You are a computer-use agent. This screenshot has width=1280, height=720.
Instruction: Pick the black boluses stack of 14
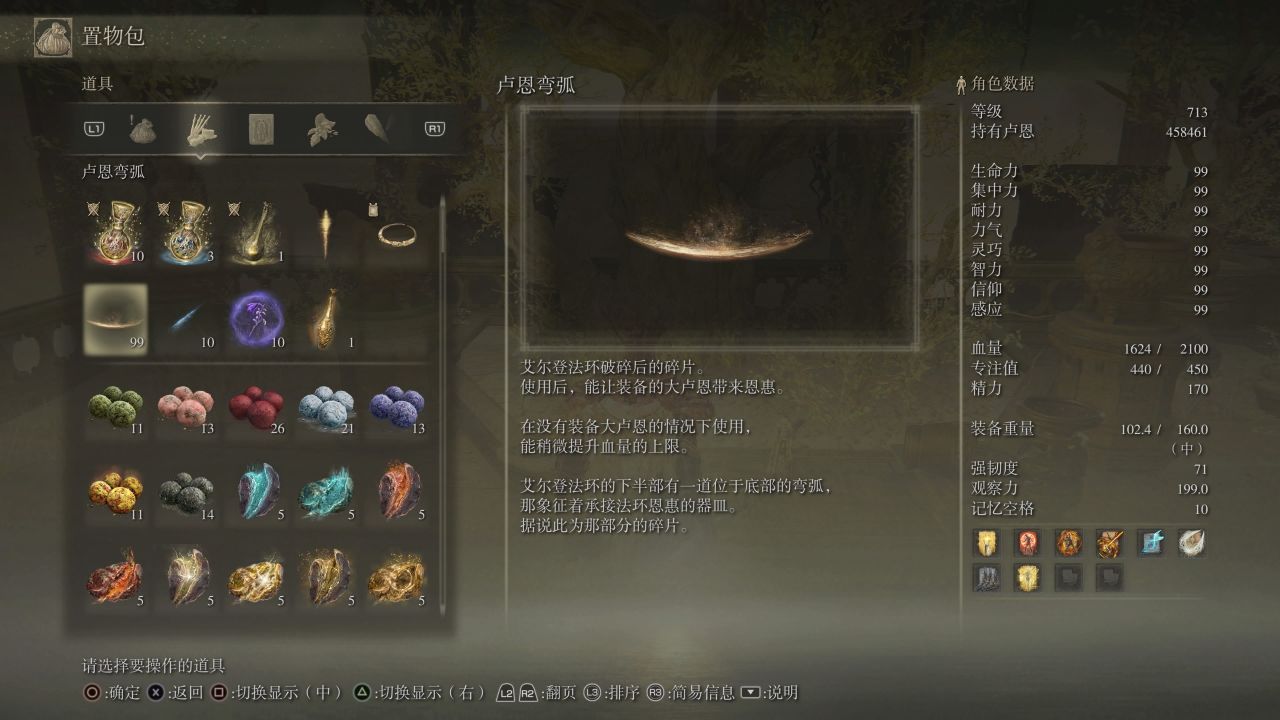(x=185, y=490)
